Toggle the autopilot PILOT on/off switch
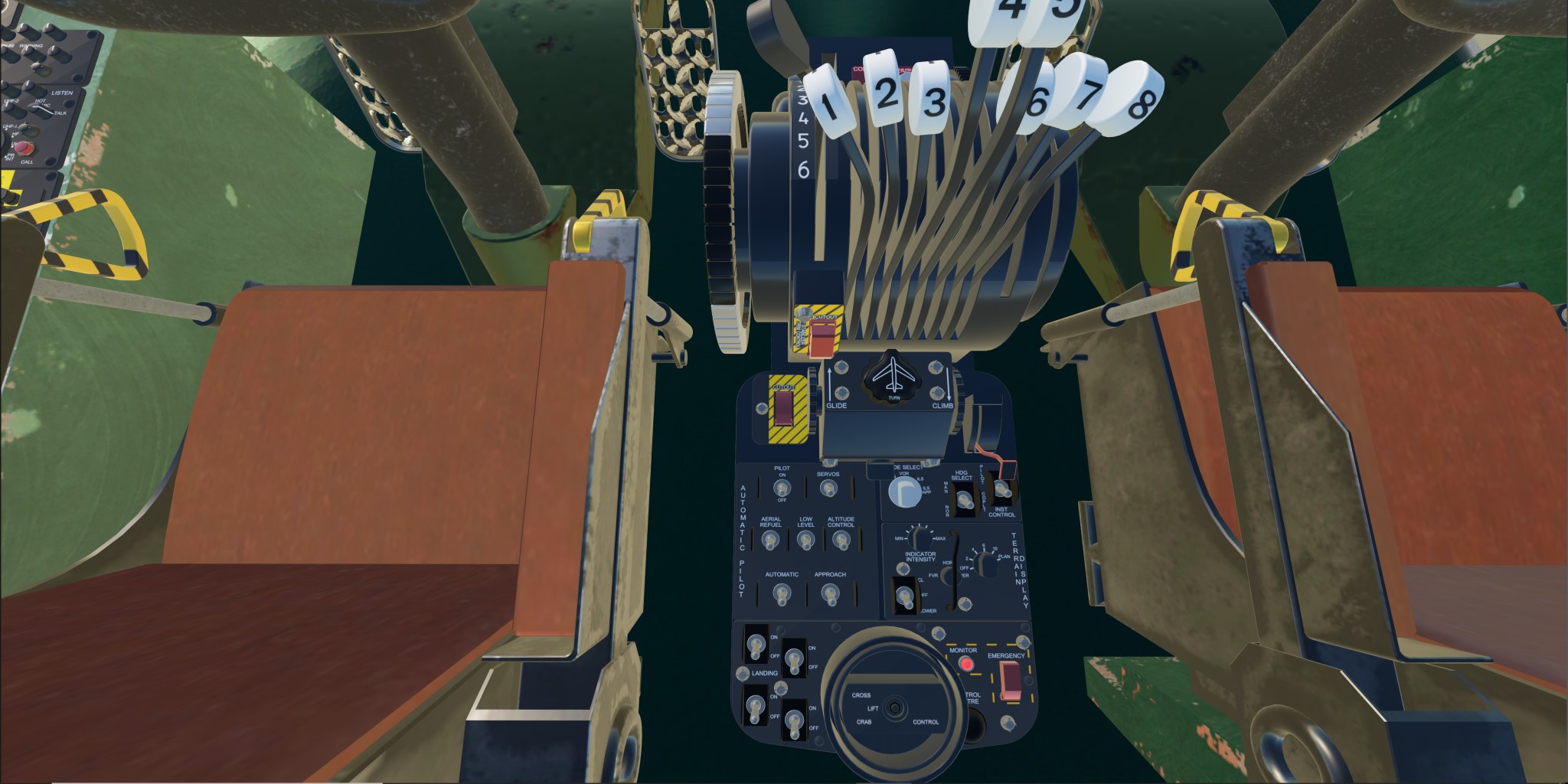Screen dimensions: 1568x784 [782, 488]
